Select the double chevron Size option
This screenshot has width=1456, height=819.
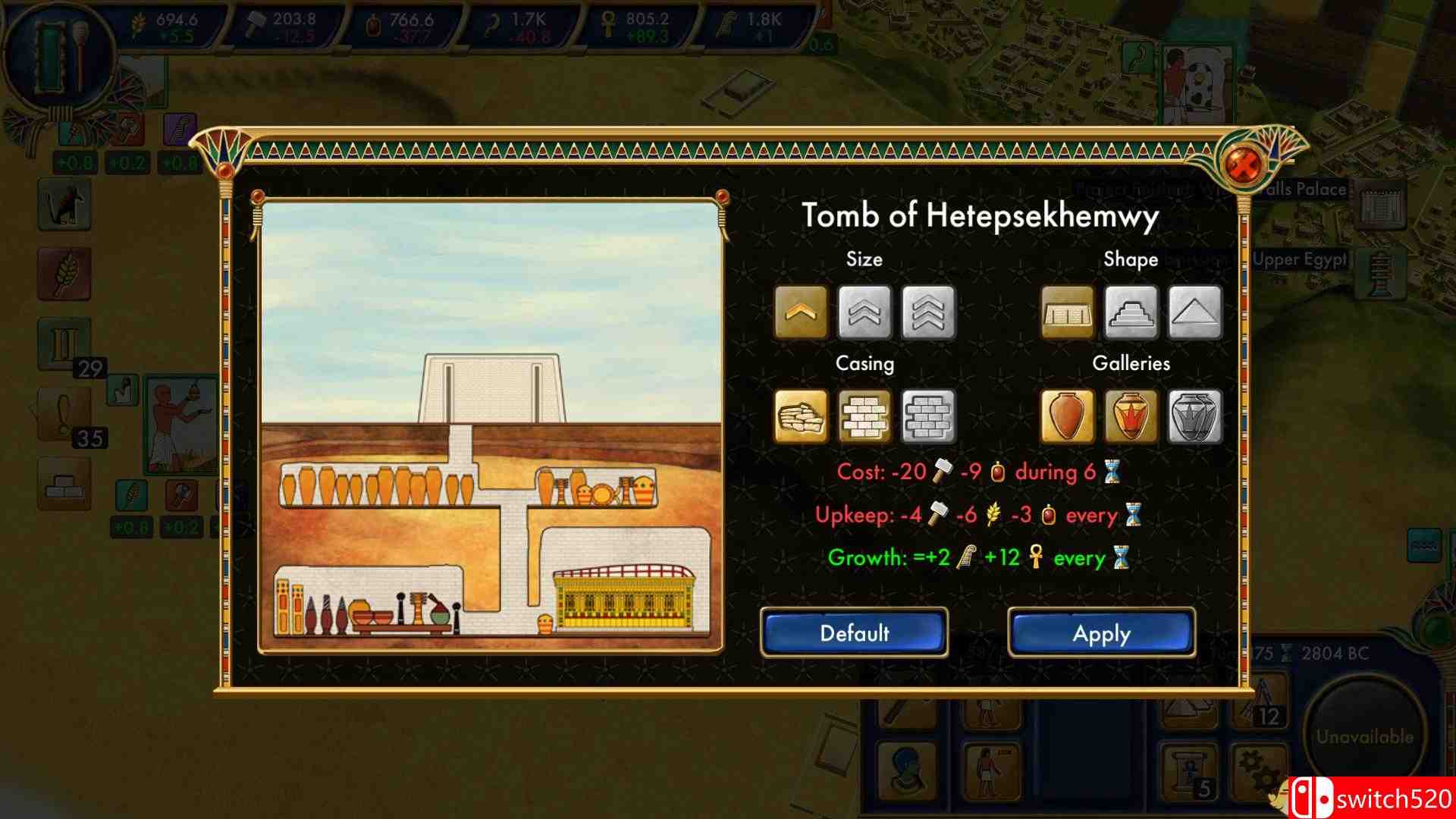pos(865,311)
